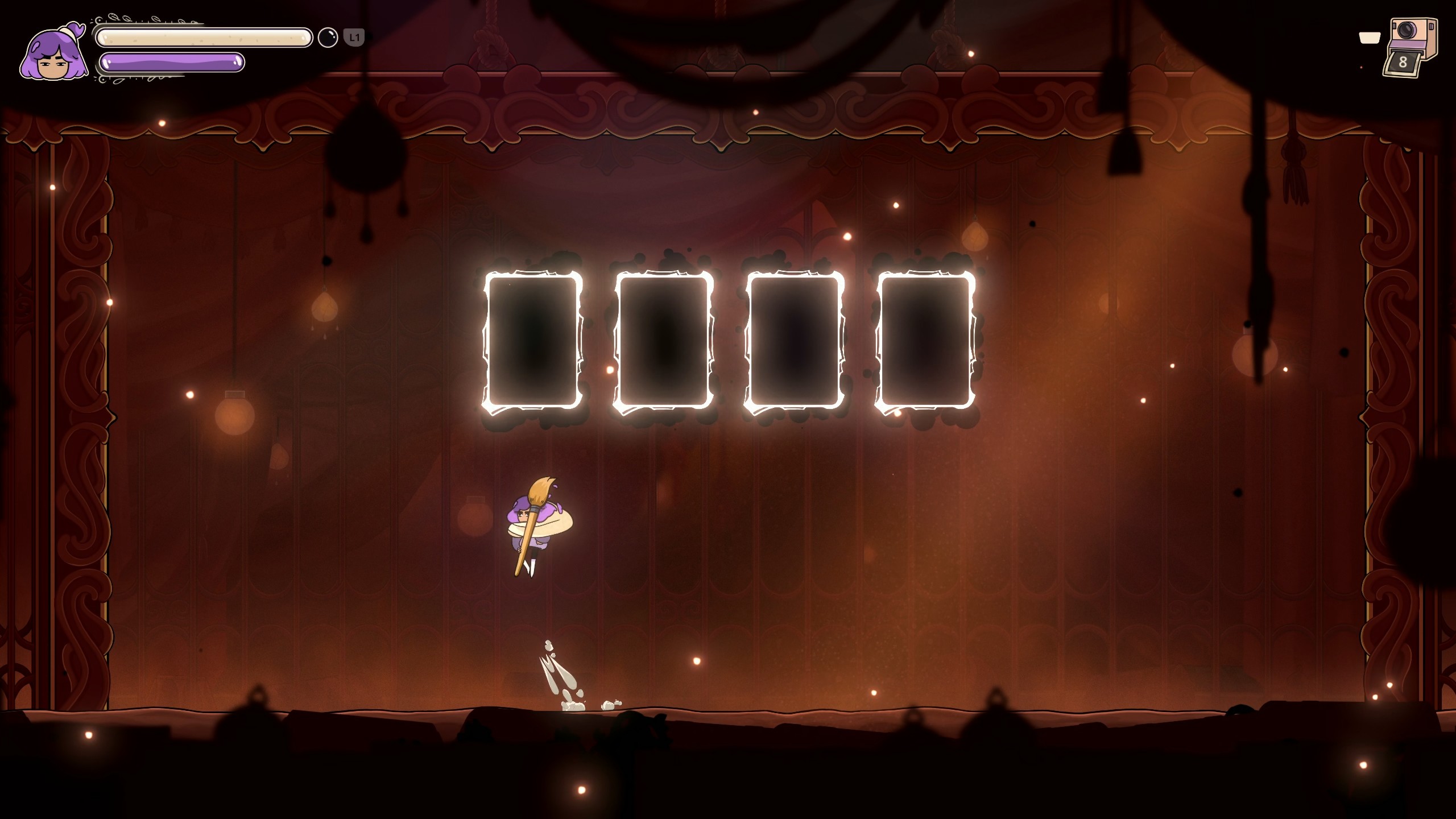Select the polaroid camera icon
Image resolution: width=1456 pixels, height=819 pixels.
click(x=1409, y=47)
